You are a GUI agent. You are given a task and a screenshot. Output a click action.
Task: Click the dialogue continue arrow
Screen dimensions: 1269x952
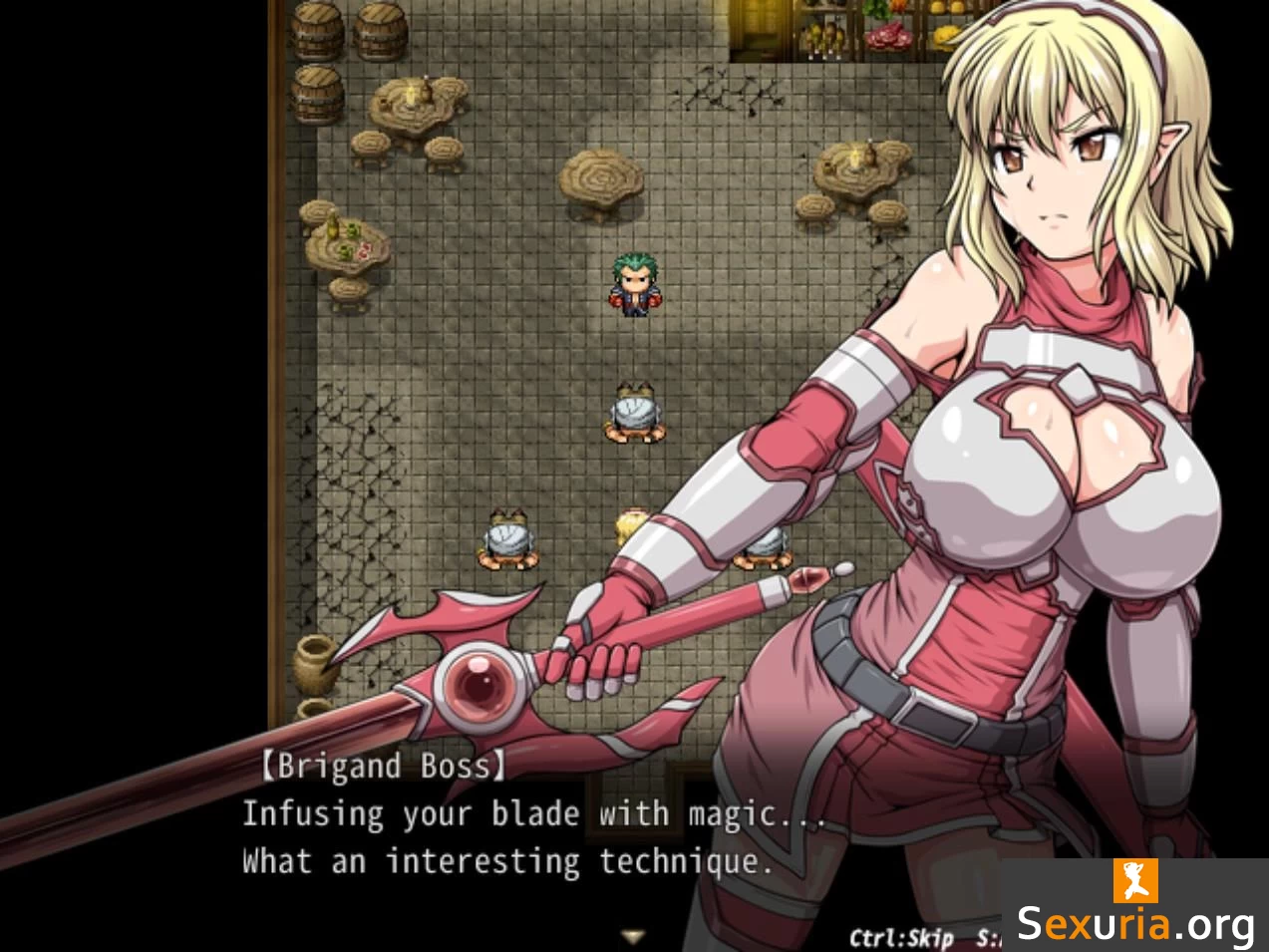click(x=632, y=936)
